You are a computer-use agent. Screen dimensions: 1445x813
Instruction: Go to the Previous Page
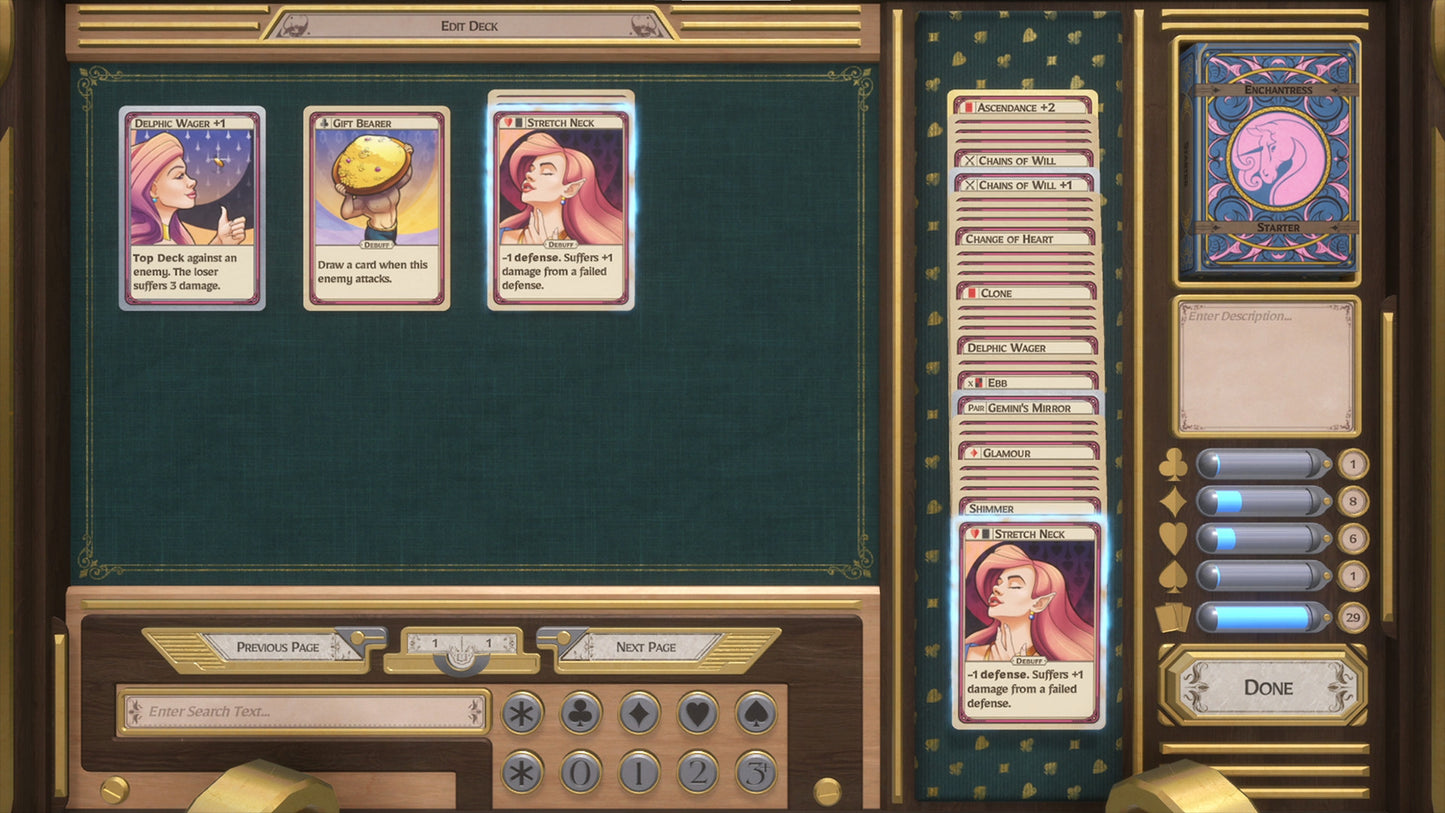[277, 647]
